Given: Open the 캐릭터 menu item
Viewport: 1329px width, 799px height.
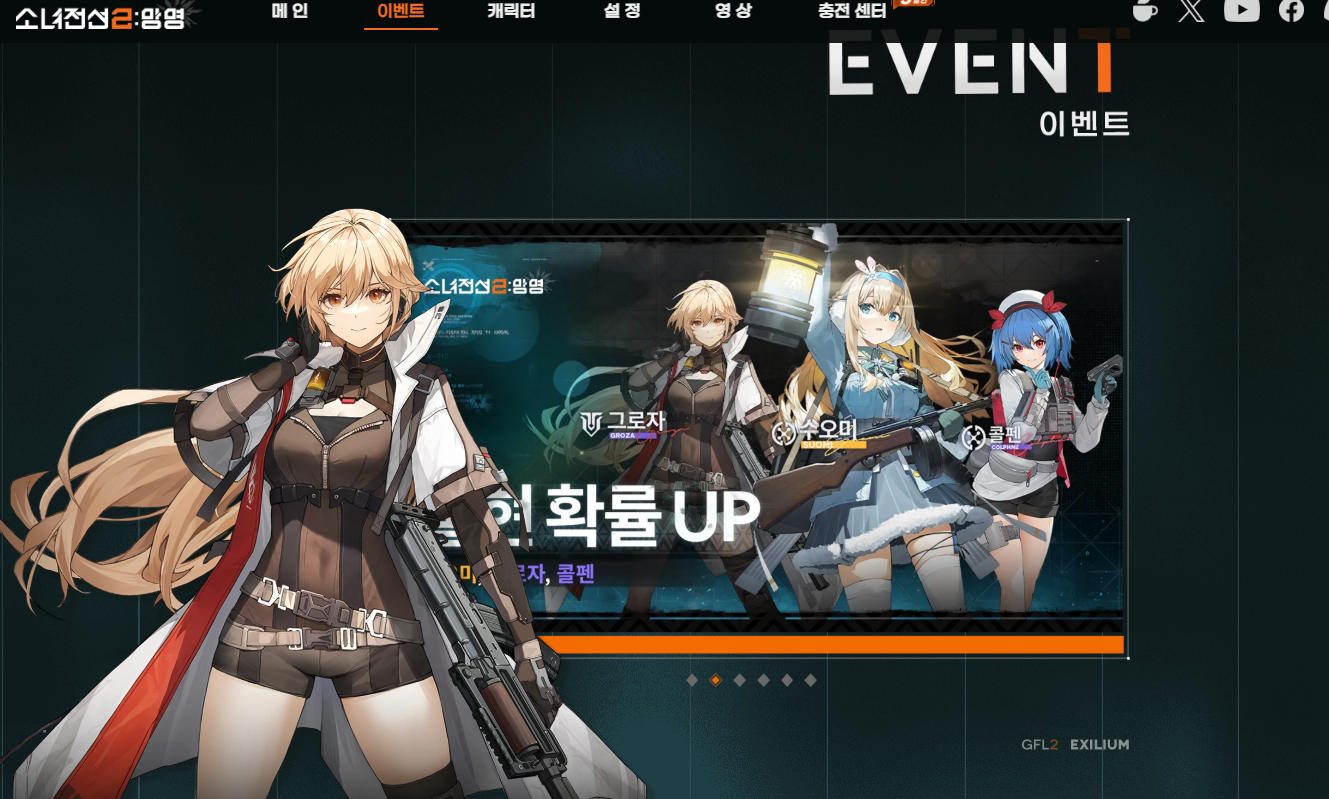Looking at the screenshot, I should pos(510,13).
